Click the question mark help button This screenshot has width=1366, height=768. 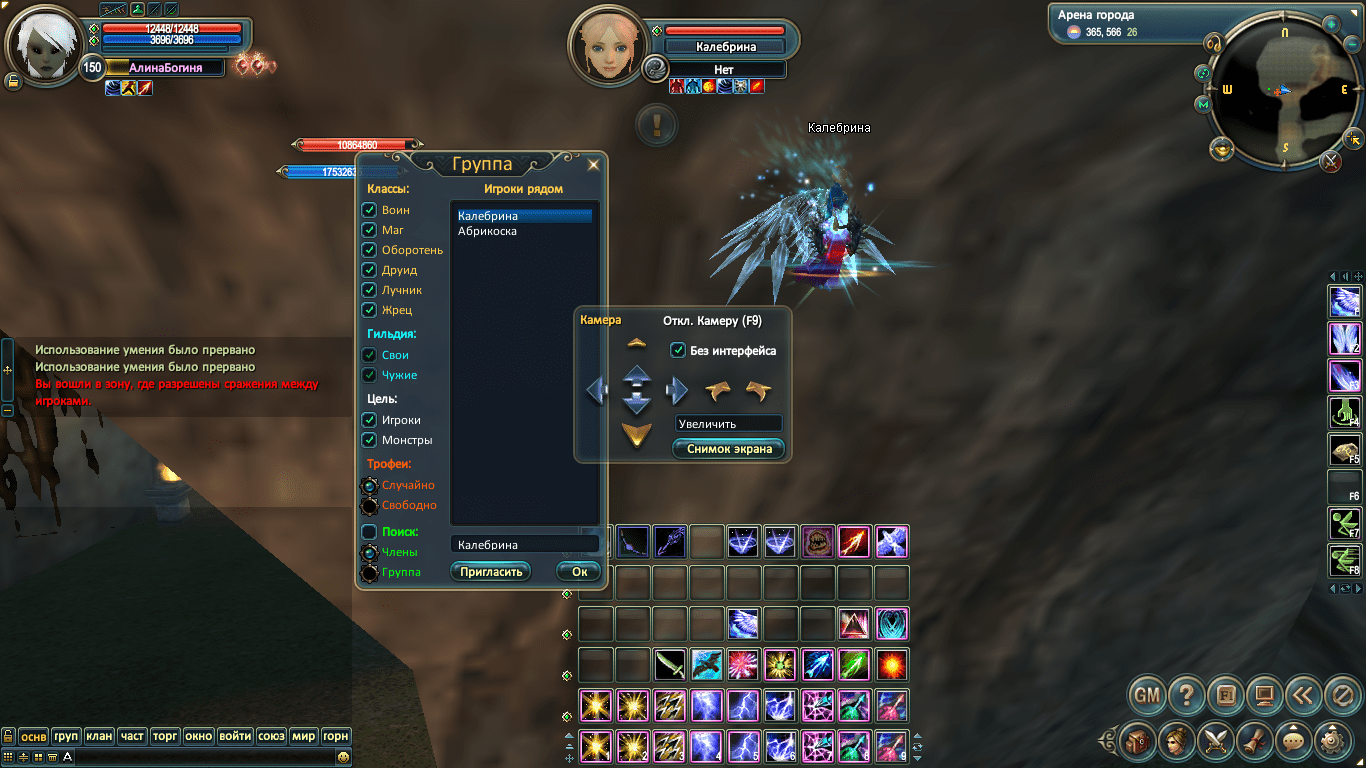(x=1186, y=693)
